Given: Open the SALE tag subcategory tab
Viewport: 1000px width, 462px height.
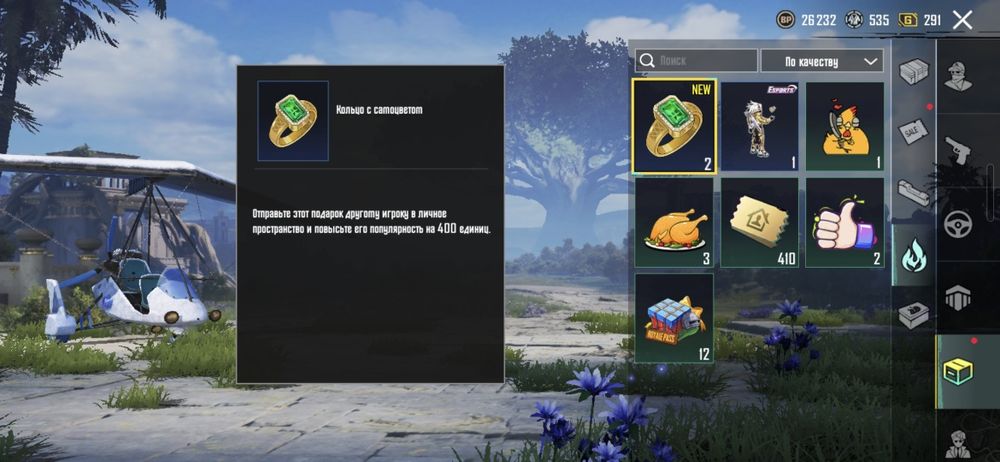Looking at the screenshot, I should tap(913, 132).
